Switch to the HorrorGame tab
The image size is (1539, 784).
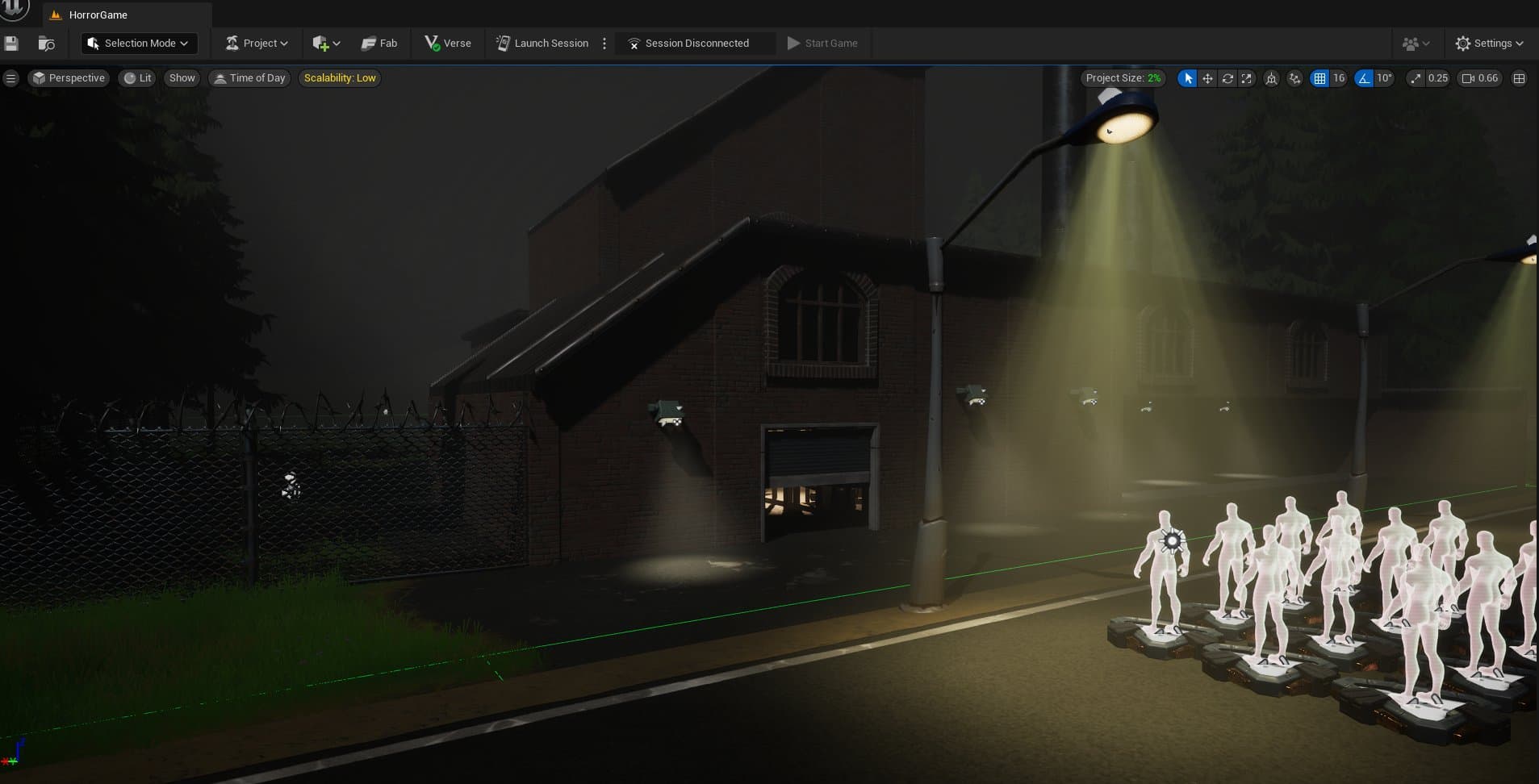(98, 15)
